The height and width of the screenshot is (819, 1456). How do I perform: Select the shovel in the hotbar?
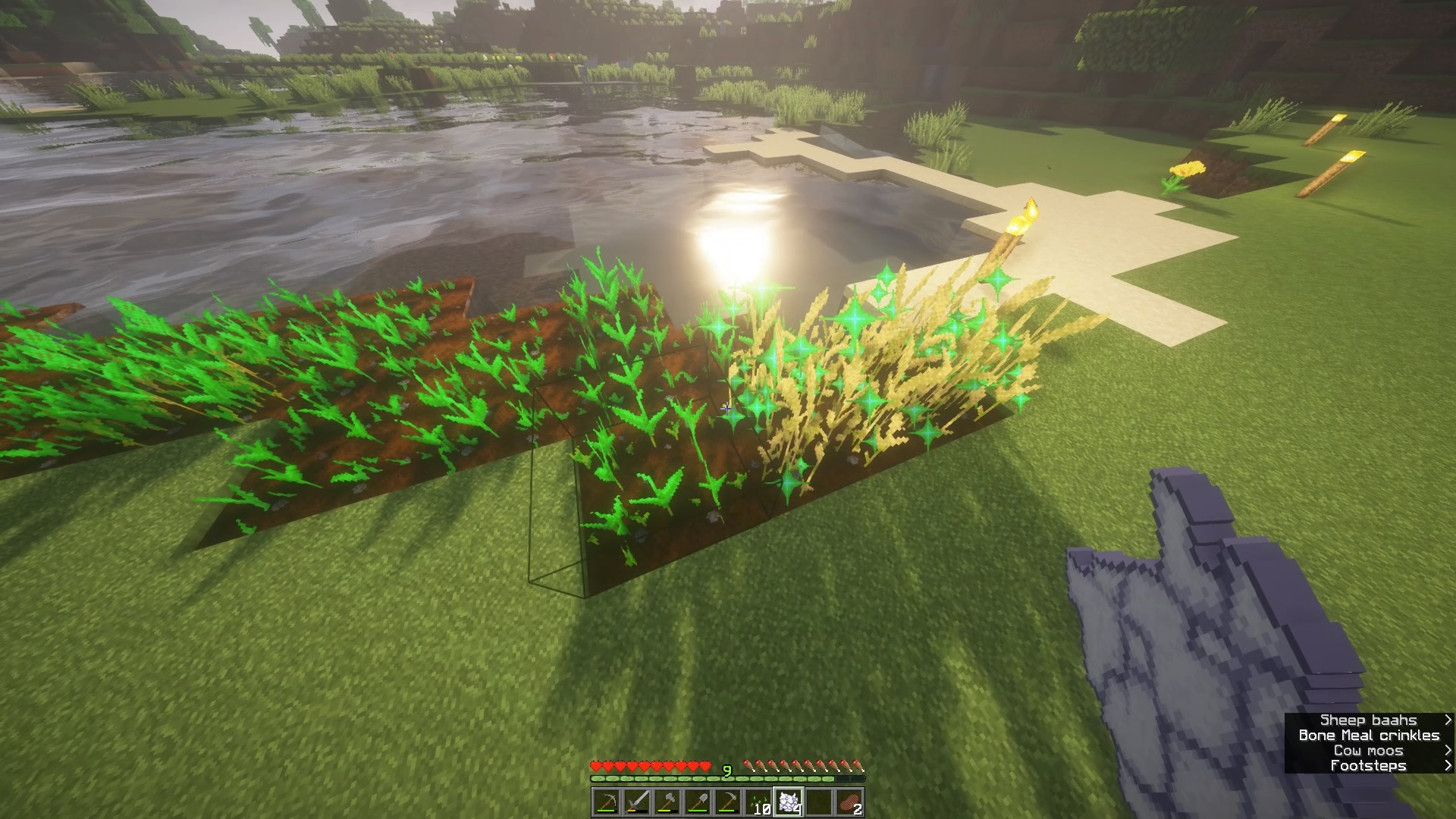698,802
